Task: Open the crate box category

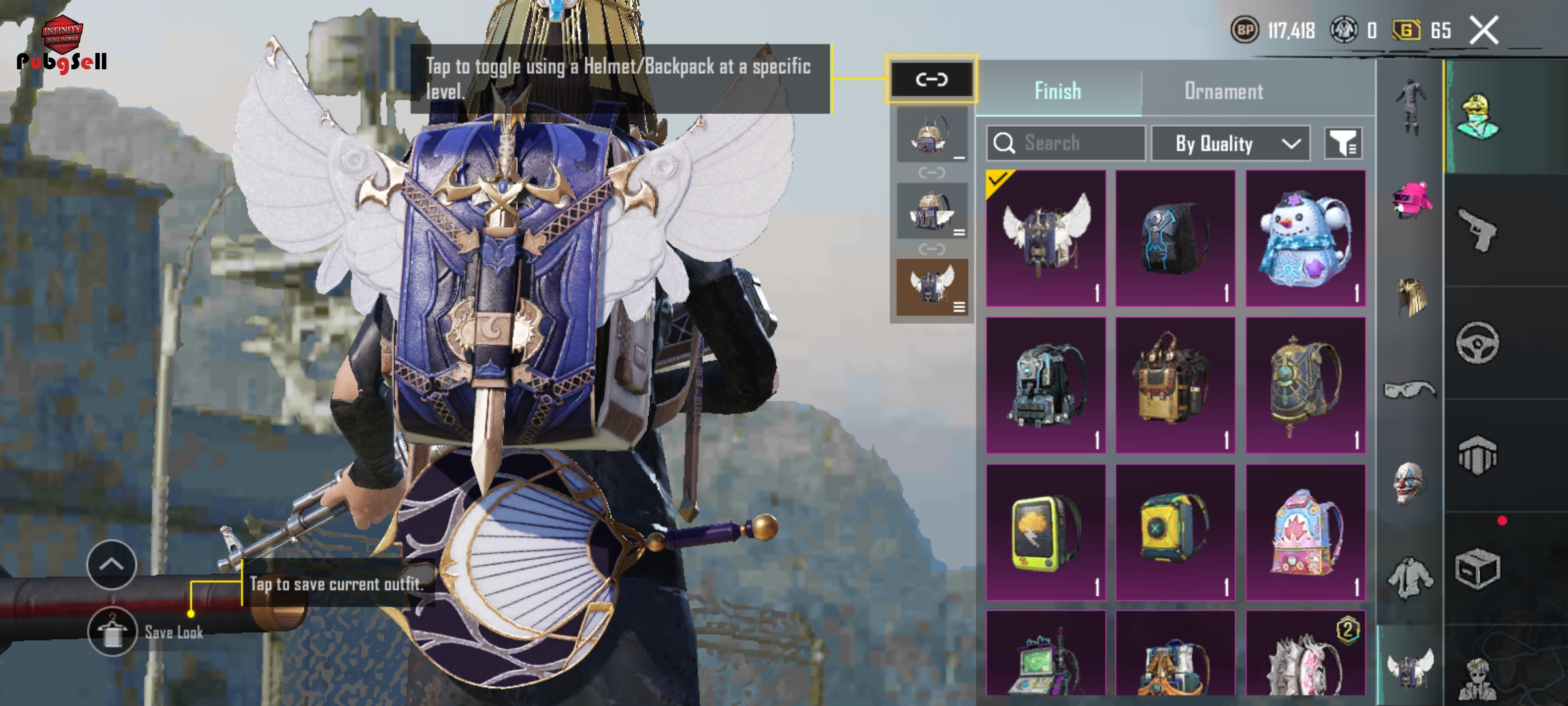Action: (x=1478, y=569)
